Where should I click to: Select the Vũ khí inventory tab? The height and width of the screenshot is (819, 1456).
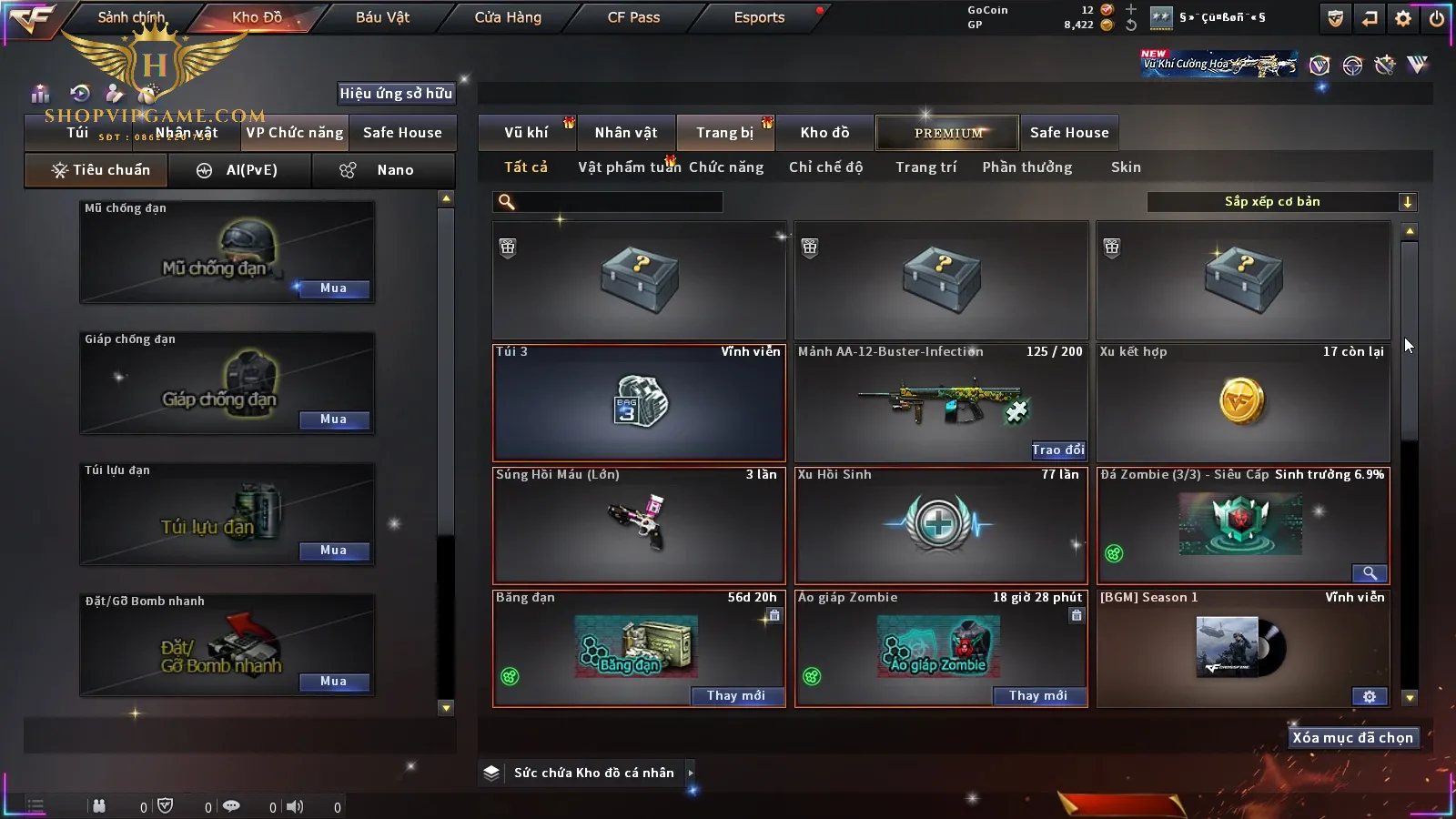tap(526, 133)
